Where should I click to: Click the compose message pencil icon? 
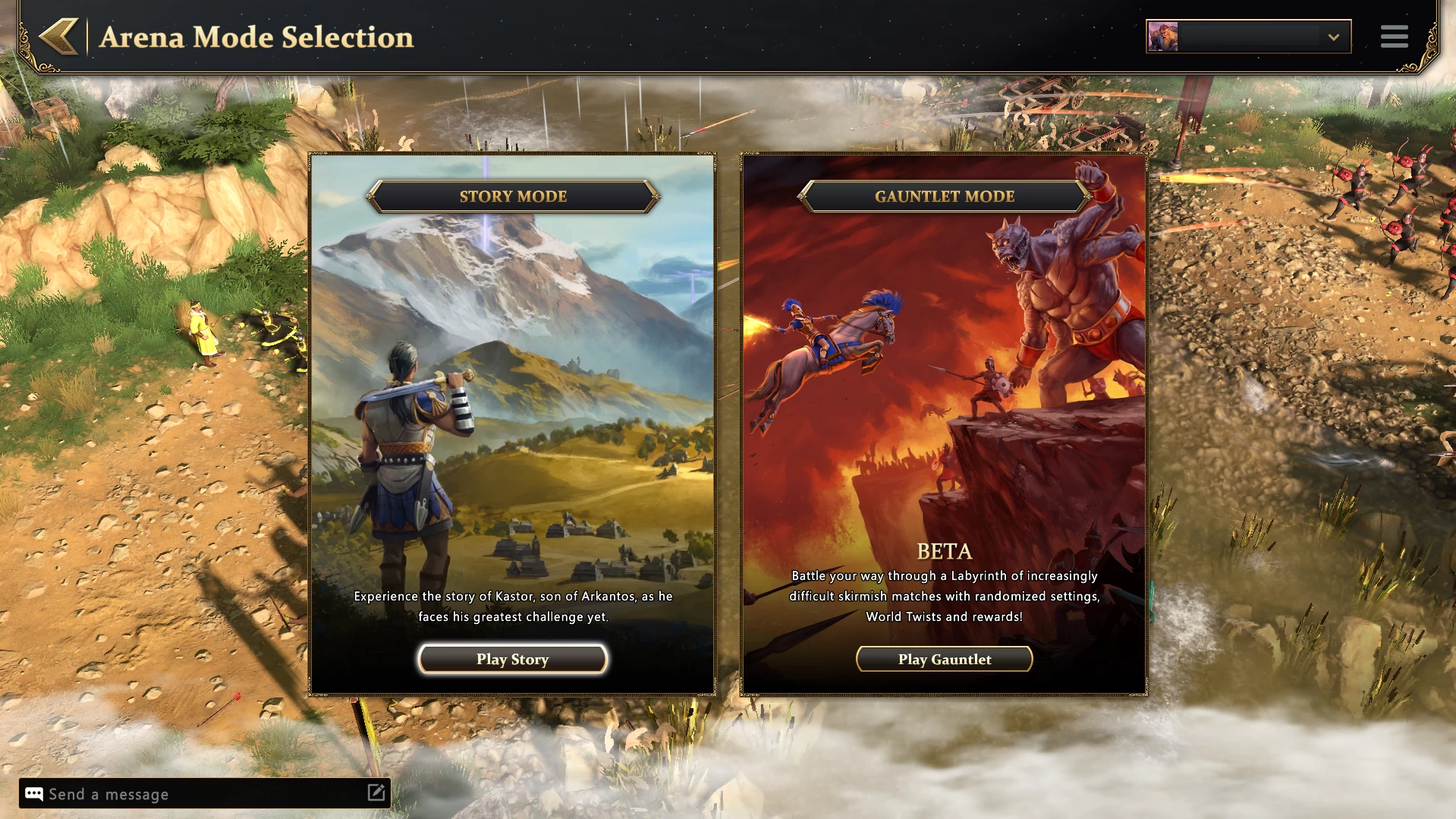pos(376,793)
